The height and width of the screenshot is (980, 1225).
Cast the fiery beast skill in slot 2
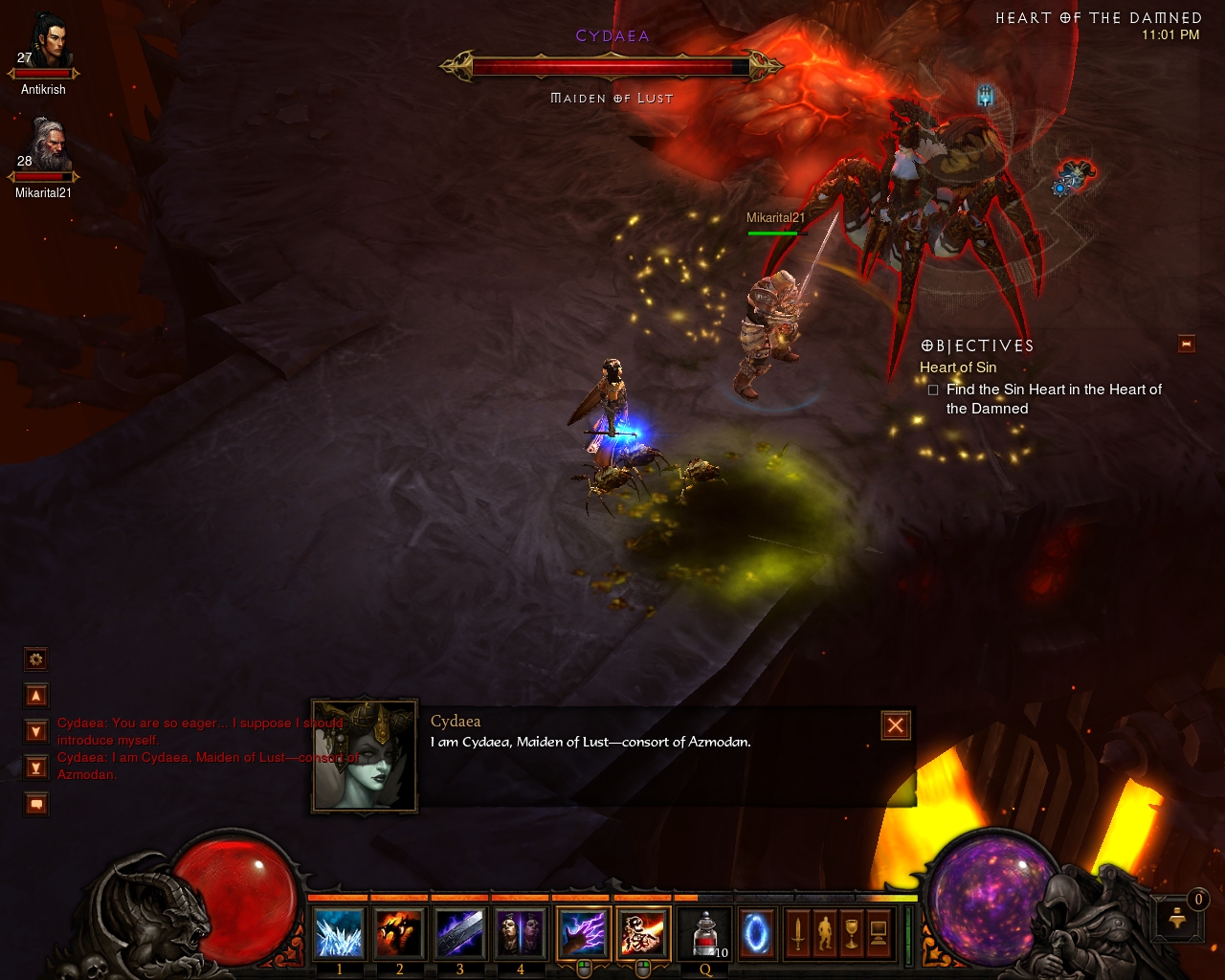(399, 933)
